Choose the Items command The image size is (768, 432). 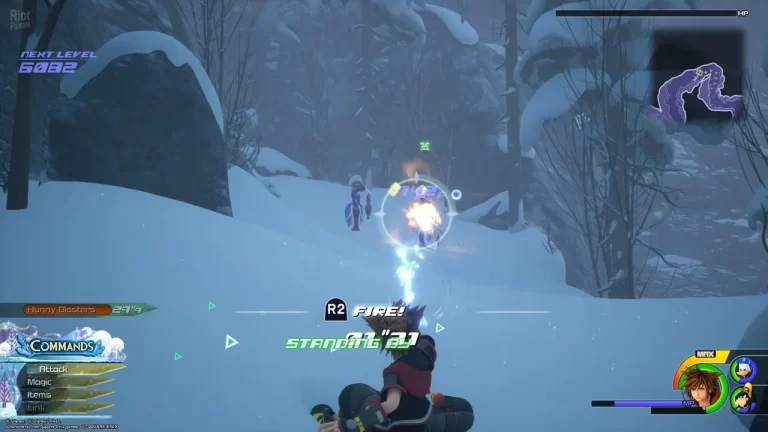[x=39, y=395]
